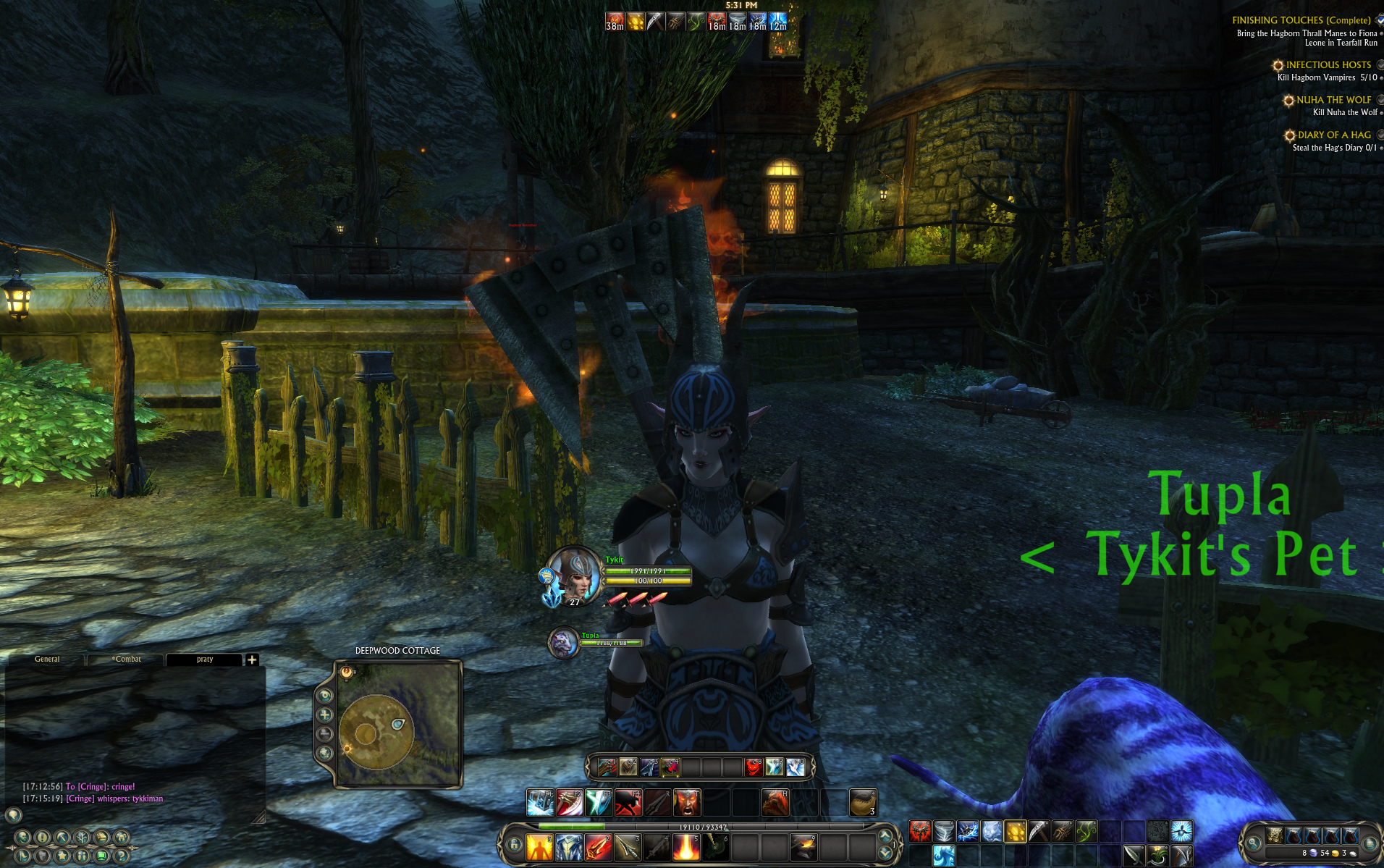Select the Diary of a Hag quest
1384x868 pixels.
(x=1333, y=135)
